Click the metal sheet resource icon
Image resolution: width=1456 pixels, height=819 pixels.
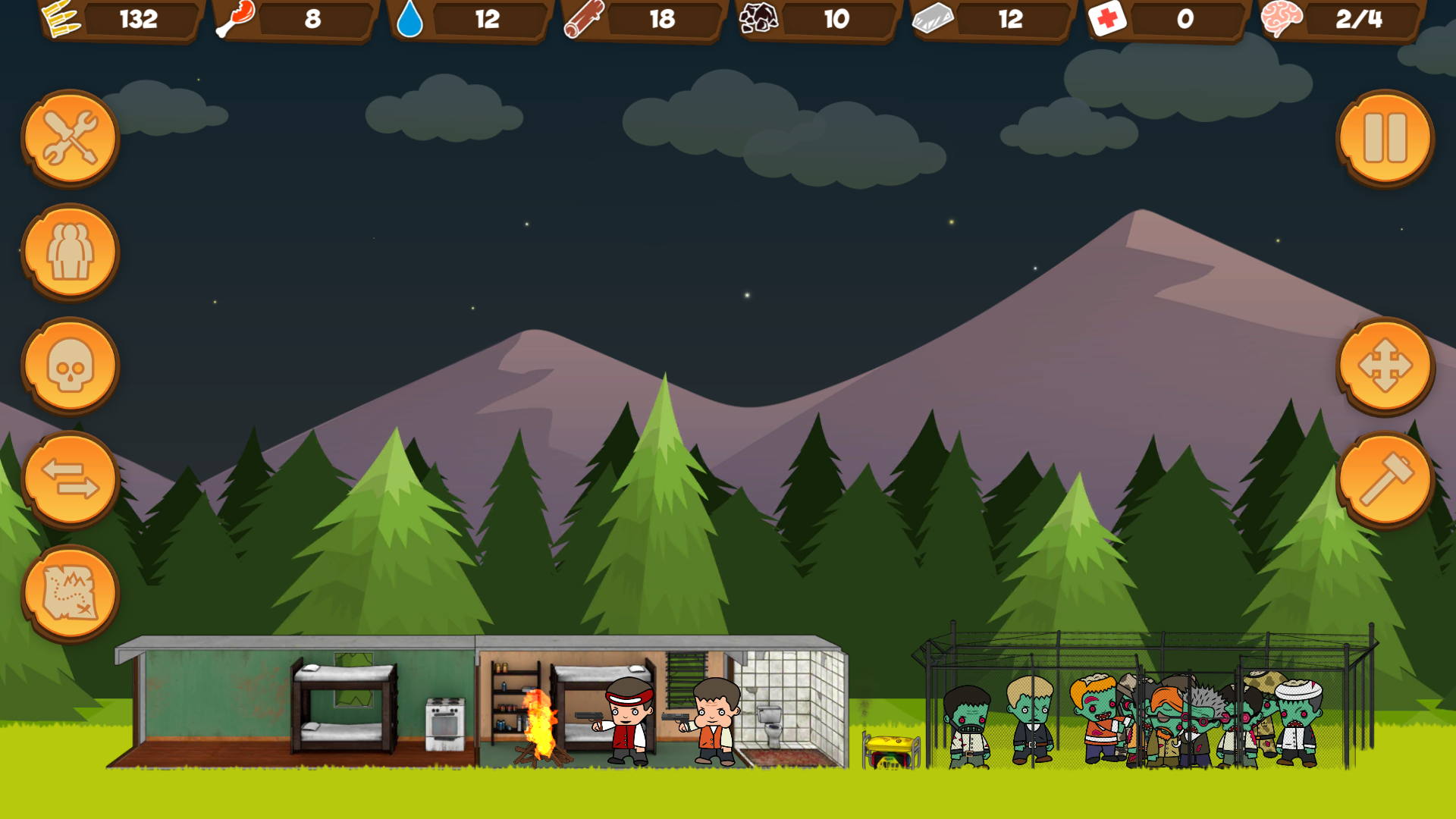[x=934, y=20]
